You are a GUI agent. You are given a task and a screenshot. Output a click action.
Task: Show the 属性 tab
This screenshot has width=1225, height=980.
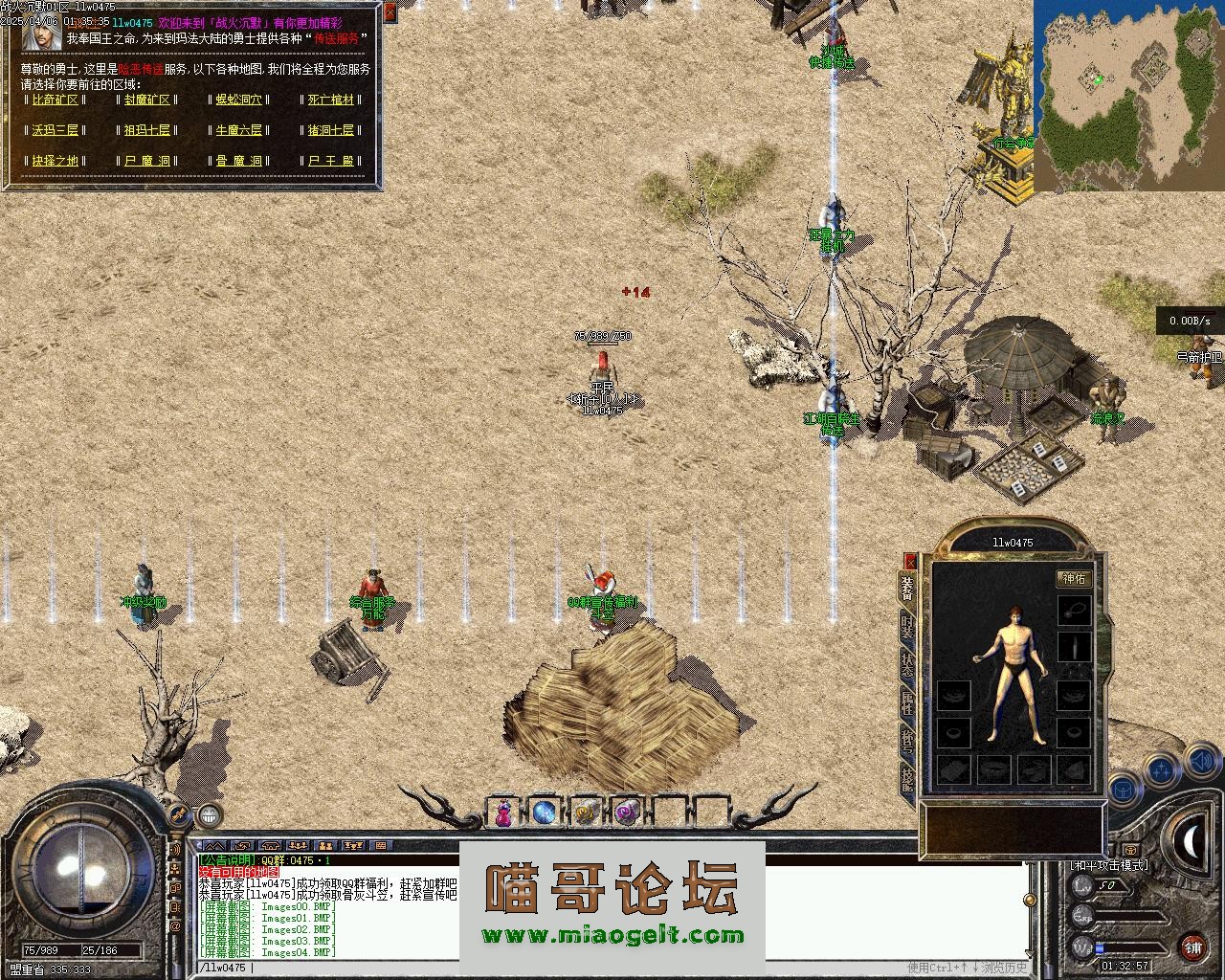coord(907,706)
